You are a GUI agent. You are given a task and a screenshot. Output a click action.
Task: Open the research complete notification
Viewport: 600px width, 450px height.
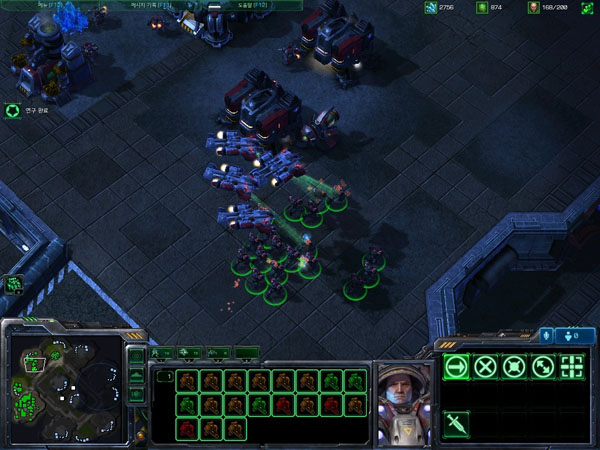coord(13,111)
